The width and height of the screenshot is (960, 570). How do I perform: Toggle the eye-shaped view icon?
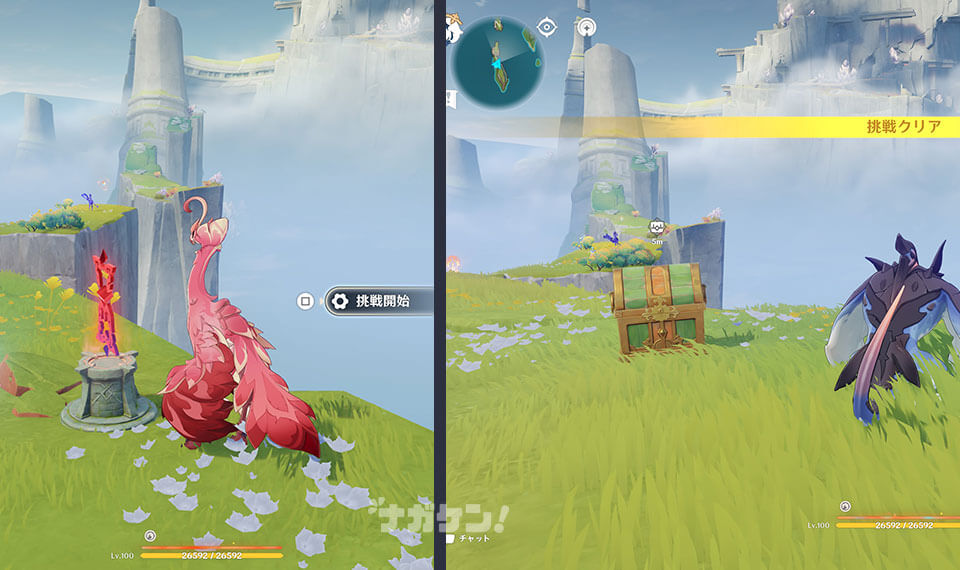tap(547, 27)
